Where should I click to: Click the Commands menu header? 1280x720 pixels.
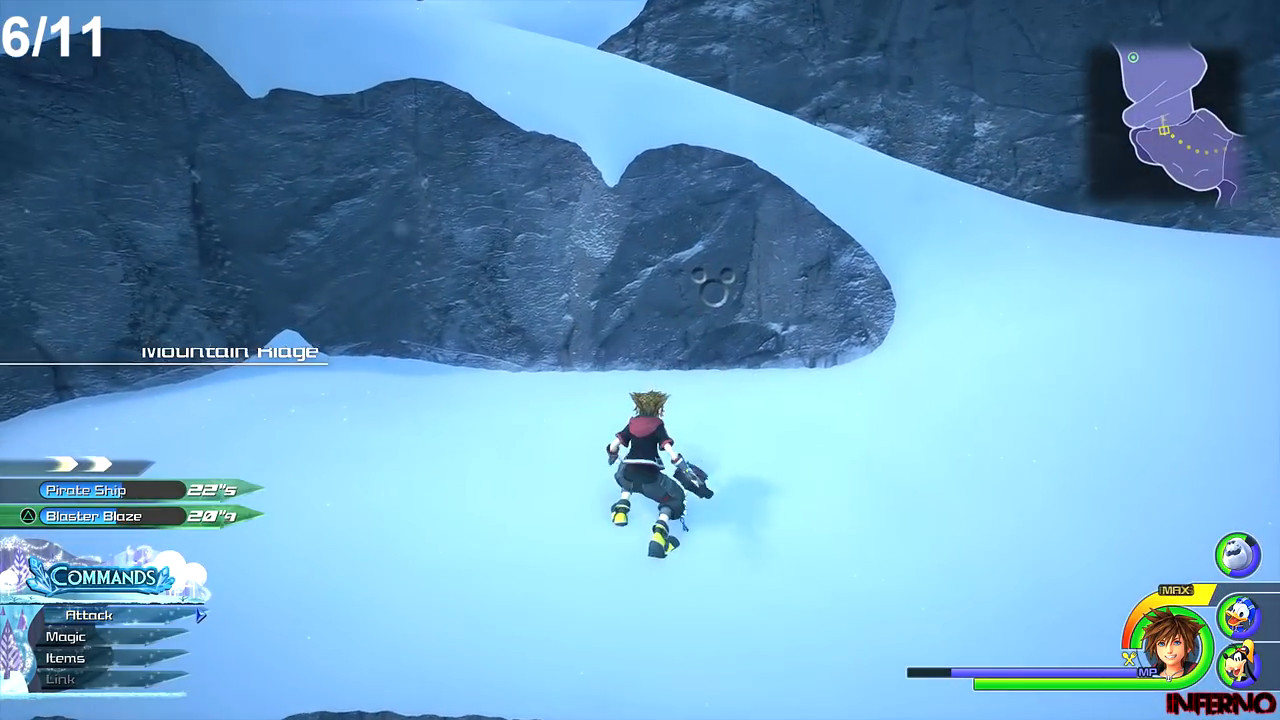pyautogui.click(x=103, y=577)
